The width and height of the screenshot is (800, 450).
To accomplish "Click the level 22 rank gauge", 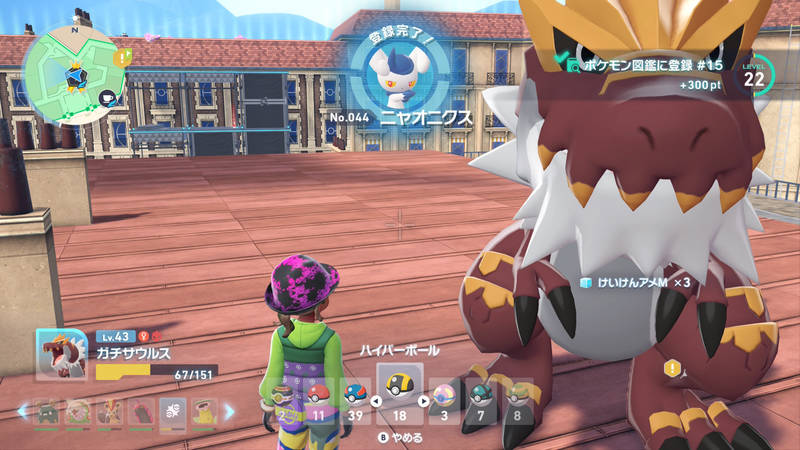I will point(754,74).
